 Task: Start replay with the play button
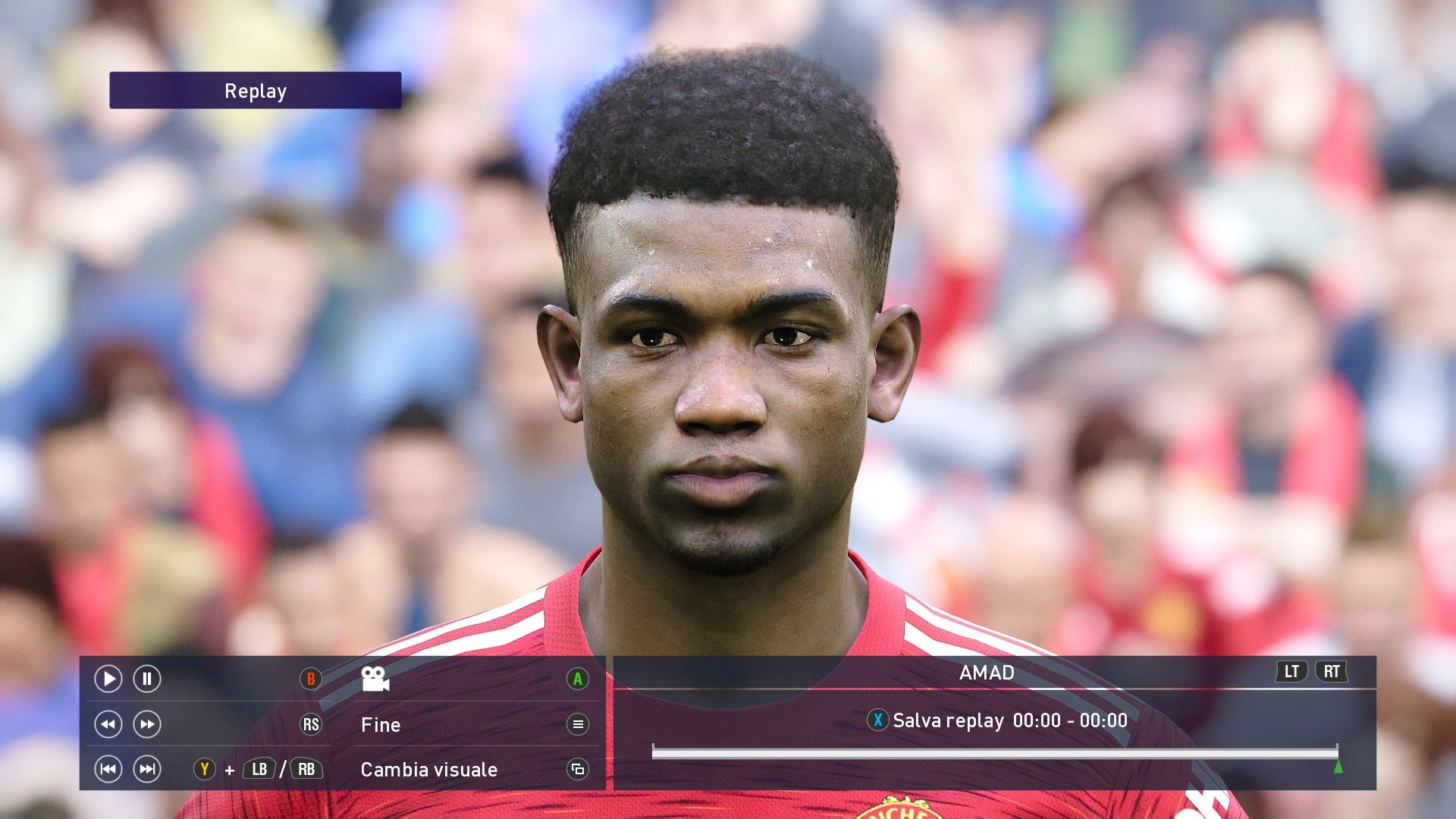108,679
